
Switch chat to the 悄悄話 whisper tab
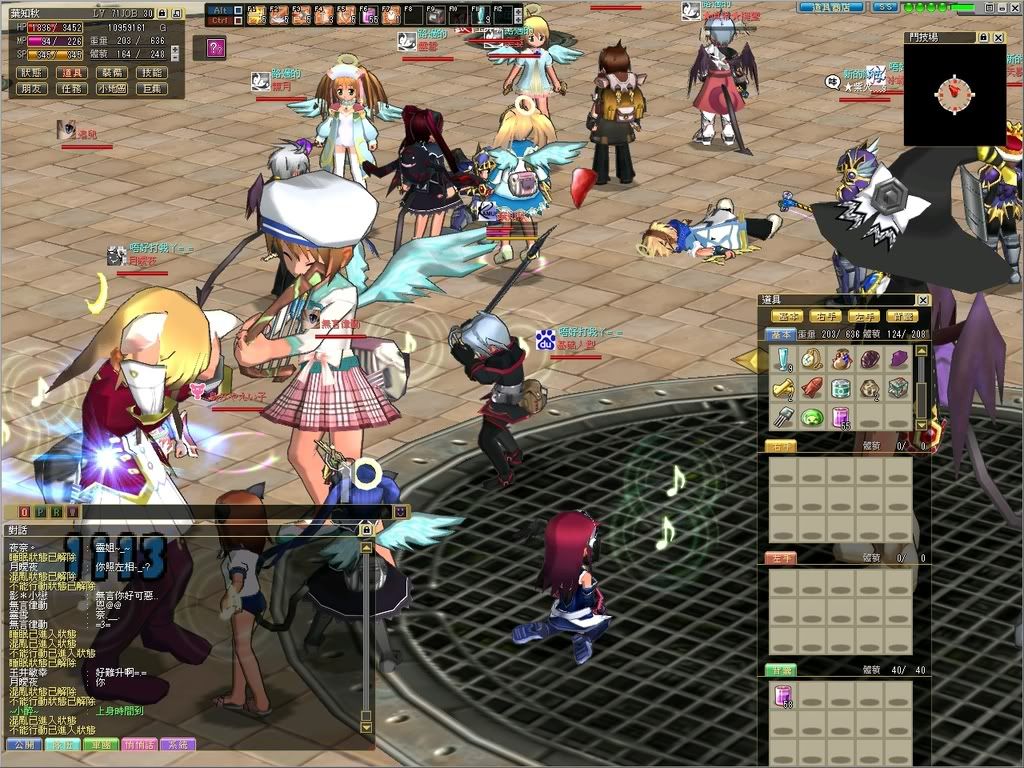pos(139,744)
